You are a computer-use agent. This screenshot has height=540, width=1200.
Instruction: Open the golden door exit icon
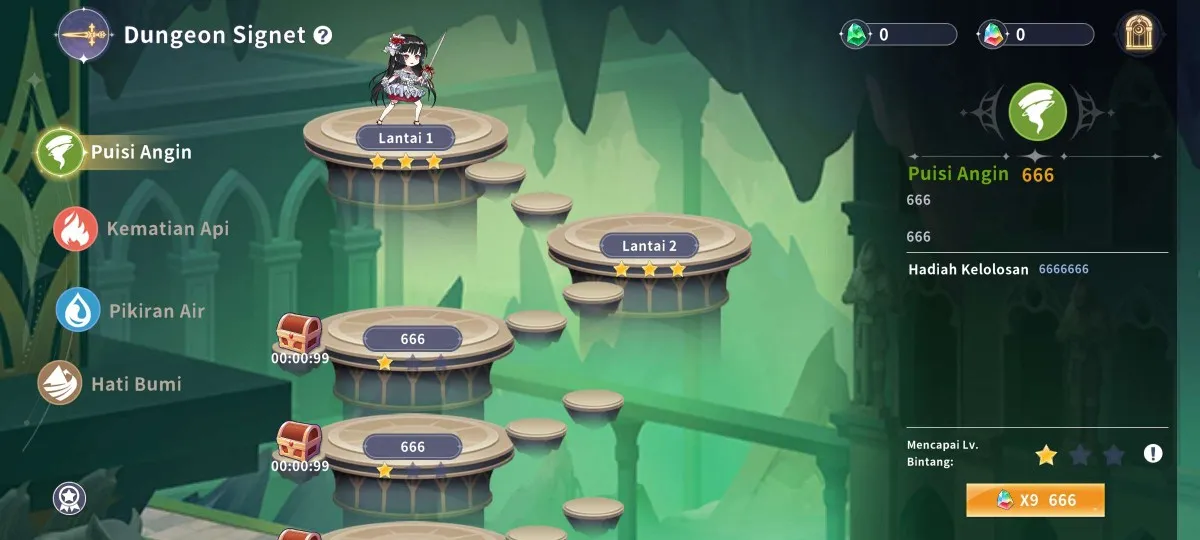[1139, 34]
